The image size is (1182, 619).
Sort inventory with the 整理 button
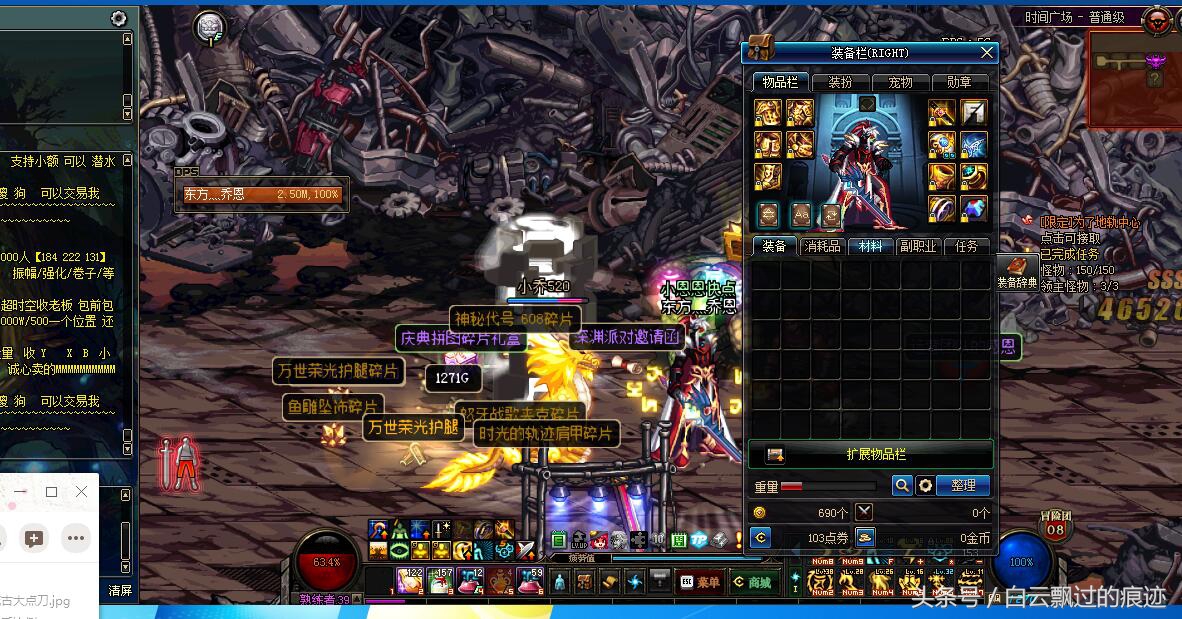(x=963, y=485)
